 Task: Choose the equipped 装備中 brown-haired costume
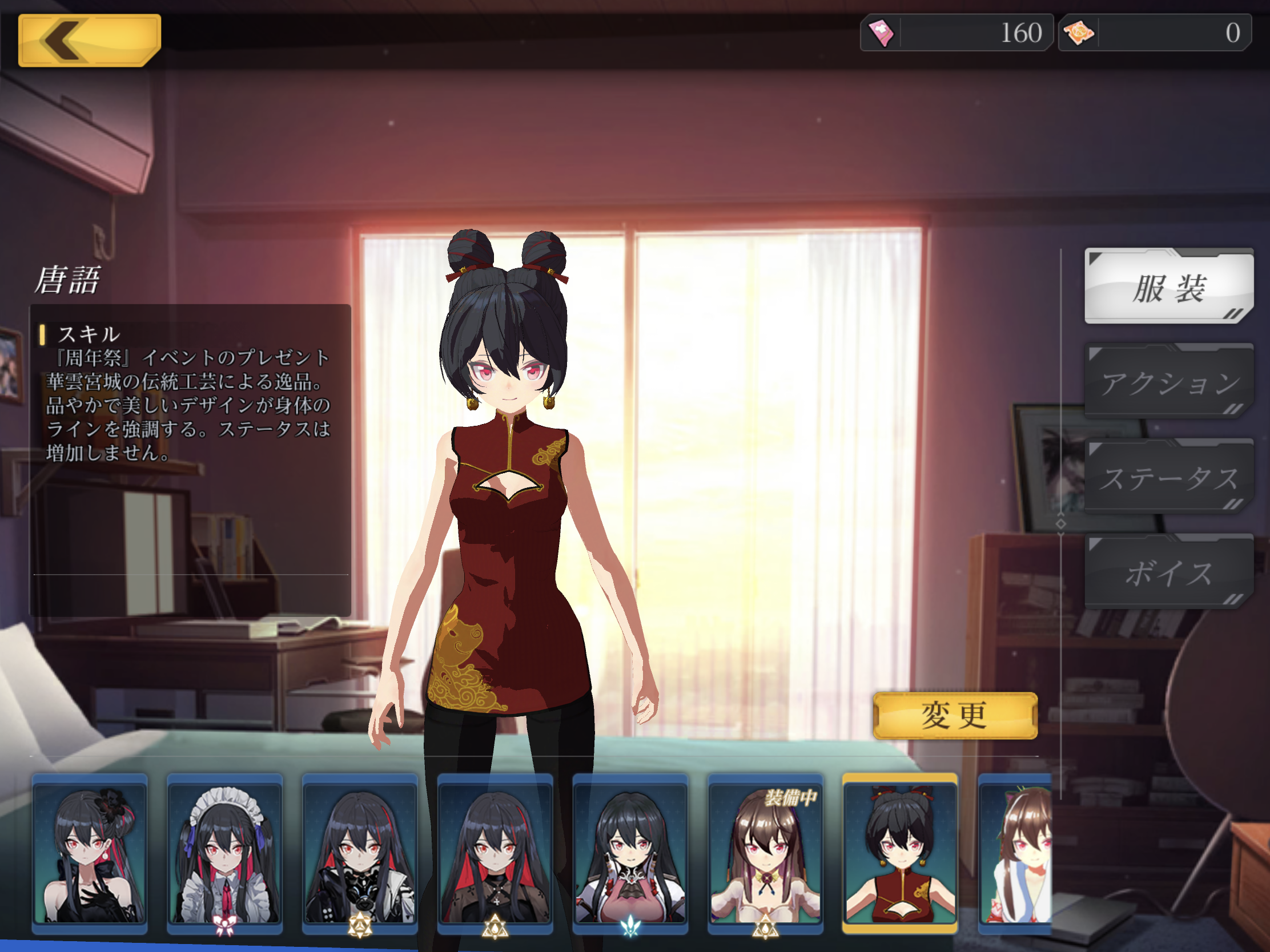(765, 853)
